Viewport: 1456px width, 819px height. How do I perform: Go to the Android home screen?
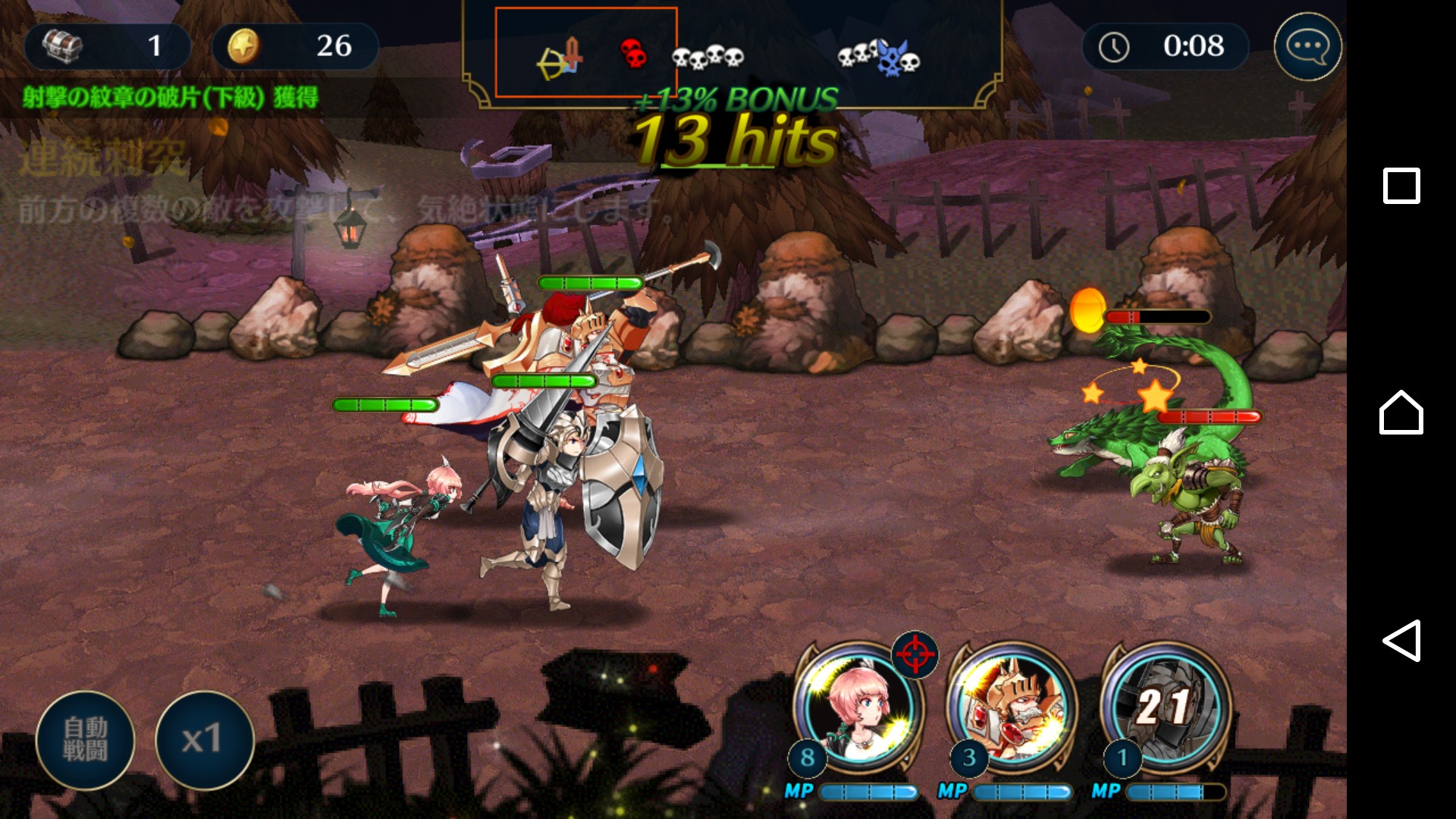tap(1401, 413)
